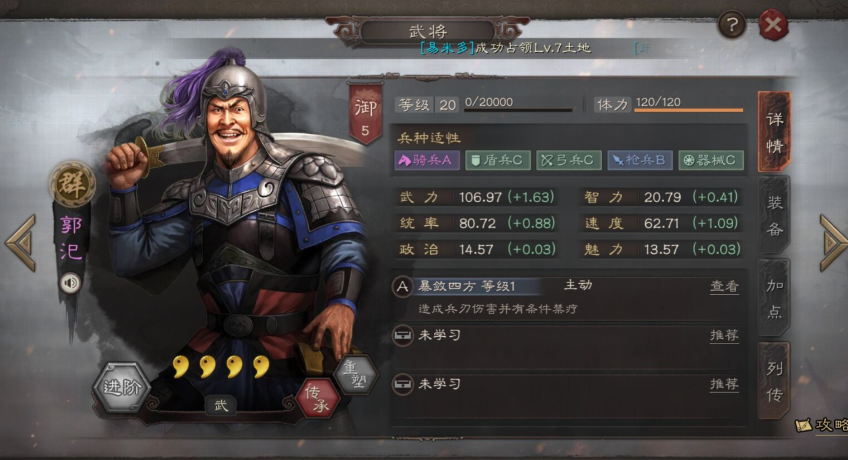Image resolution: width=848 pixels, height=460 pixels.
Task: Play the general's voice speaker icon
Action: click(x=70, y=283)
